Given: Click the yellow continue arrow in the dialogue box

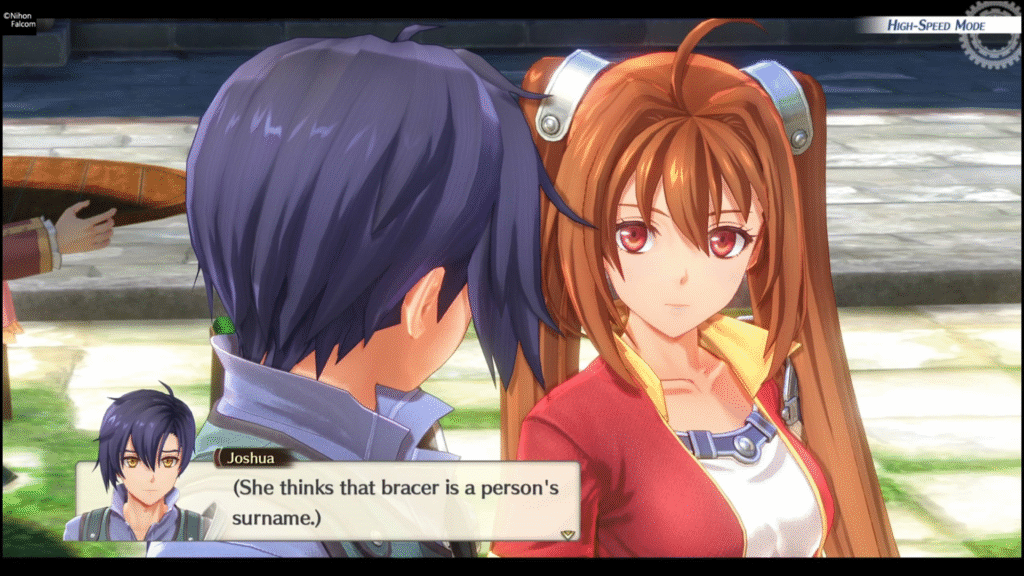Looking at the screenshot, I should click(568, 534).
